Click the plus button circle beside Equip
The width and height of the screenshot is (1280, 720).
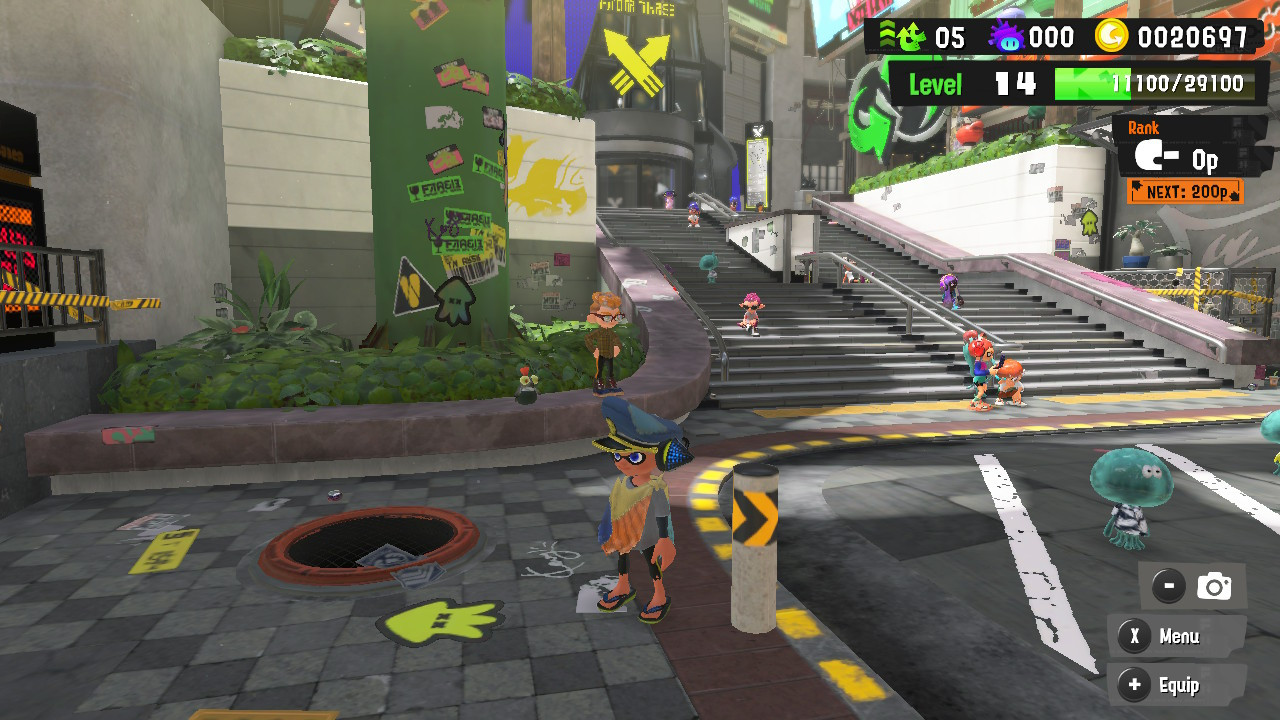pyautogui.click(x=1134, y=686)
